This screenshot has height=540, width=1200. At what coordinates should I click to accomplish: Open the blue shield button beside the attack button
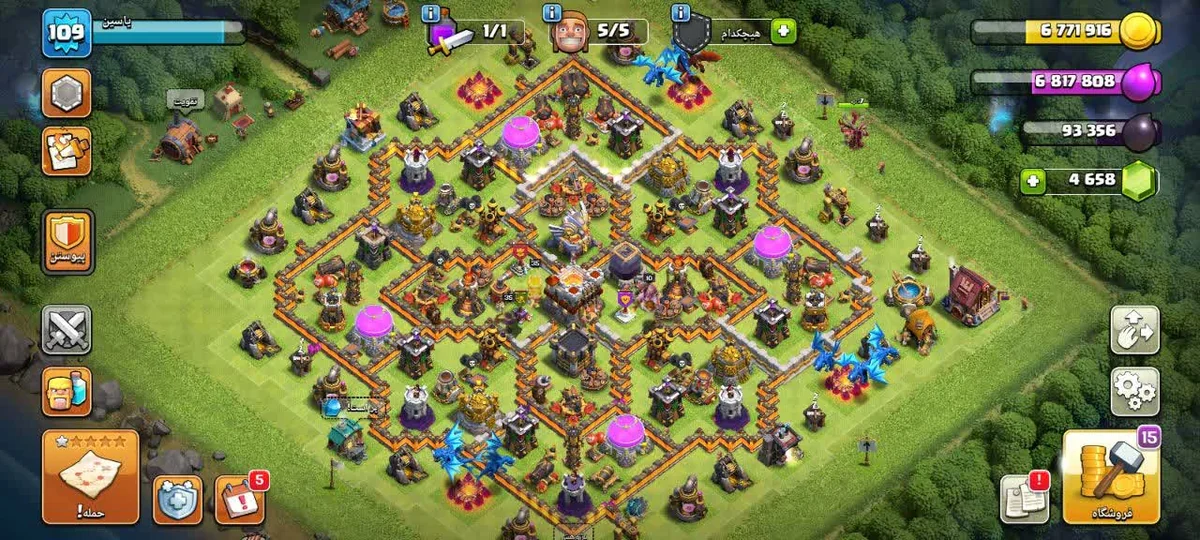click(x=177, y=499)
